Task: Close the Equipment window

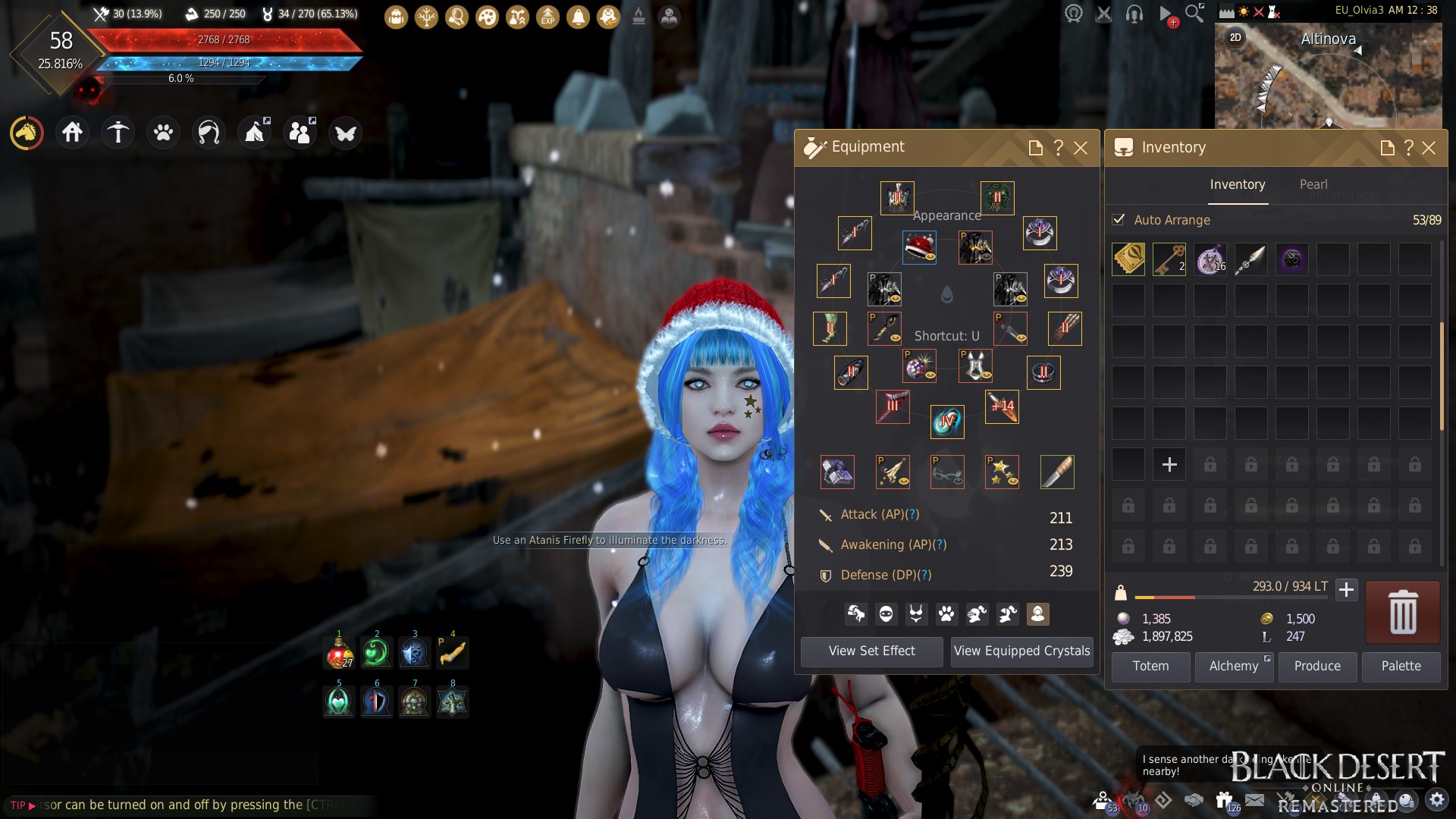Action: pos(1081,148)
